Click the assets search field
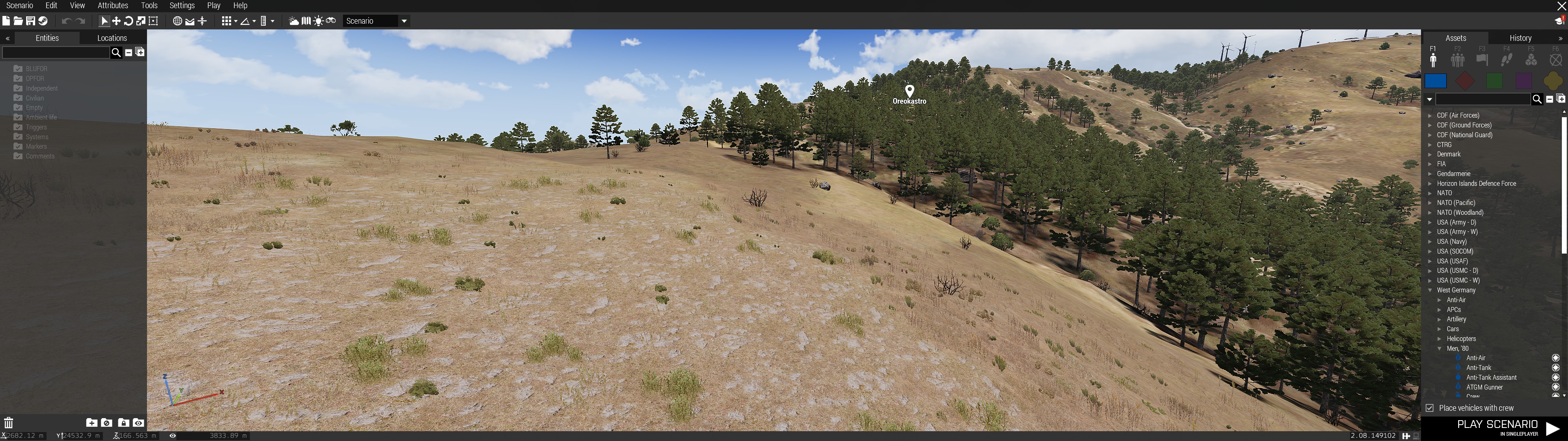Screen dimensions: 1568x441 (1483, 99)
